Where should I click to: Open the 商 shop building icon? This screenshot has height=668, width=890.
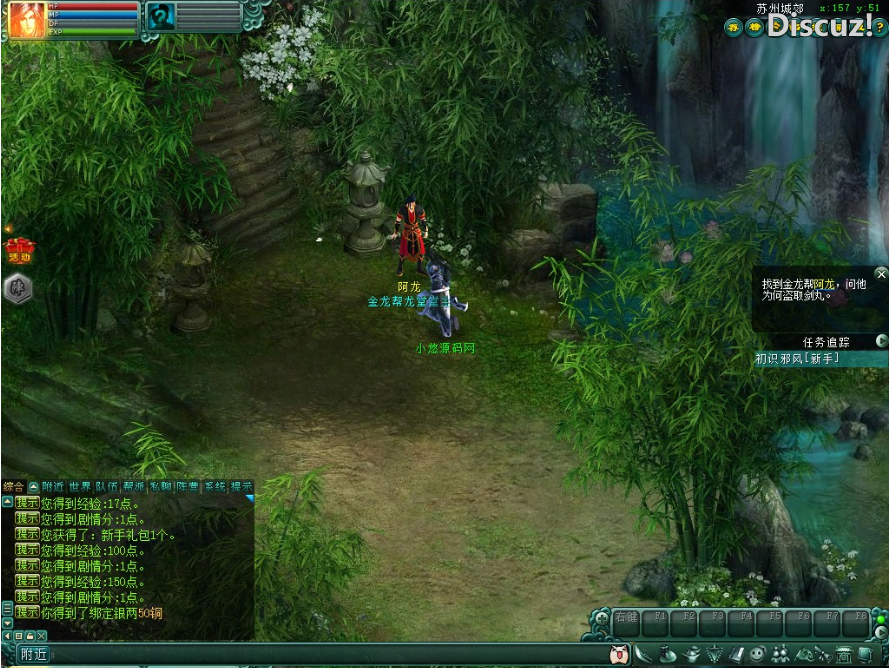(x=843, y=655)
